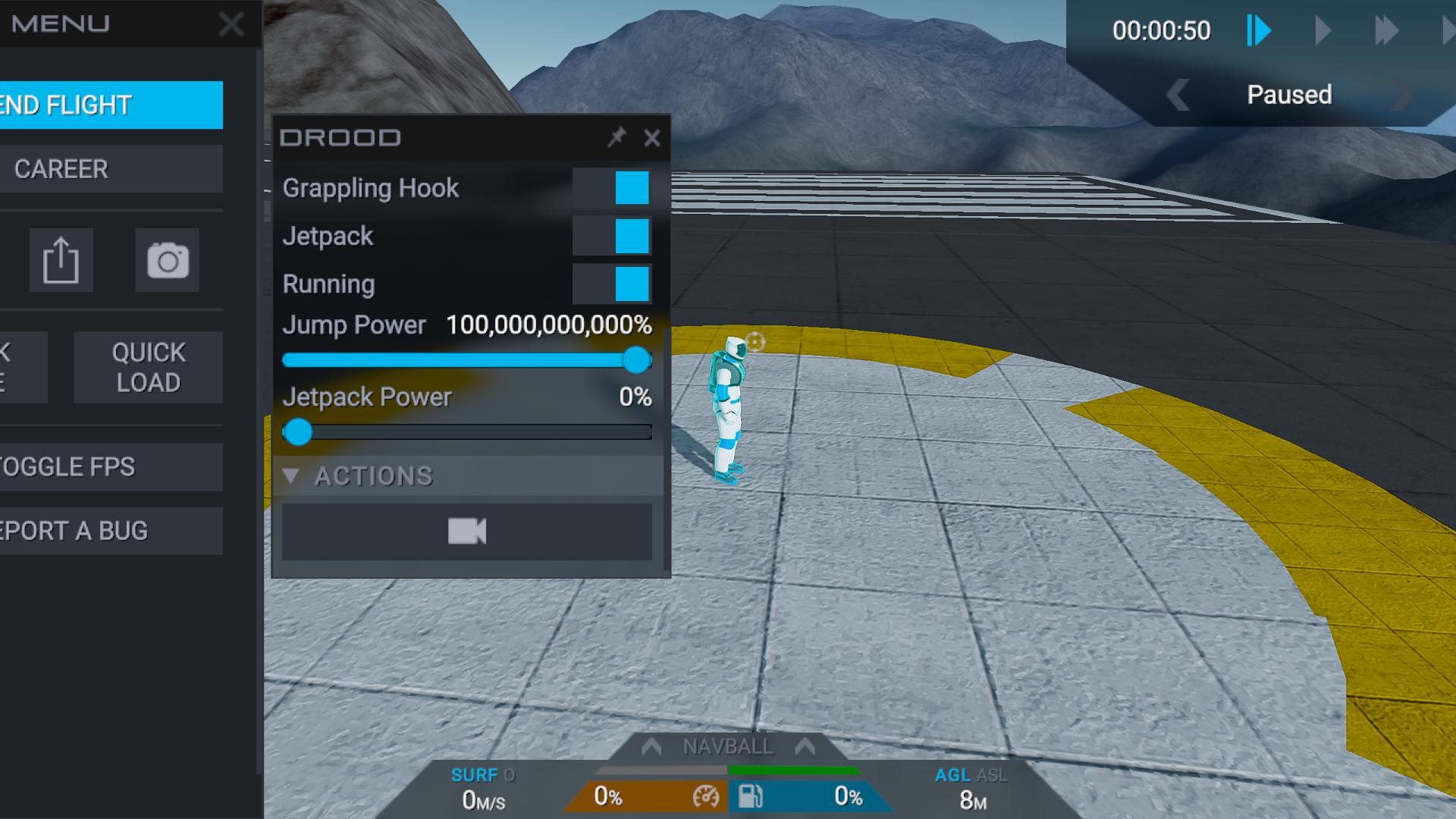Open the CAREER menu entry
Screen dimensions: 1456x819
pos(110,169)
